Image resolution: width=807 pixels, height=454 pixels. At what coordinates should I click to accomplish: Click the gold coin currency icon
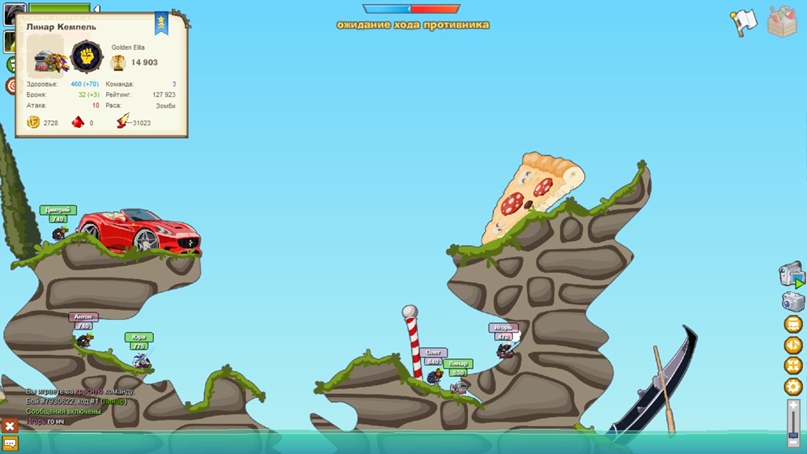click(33, 122)
